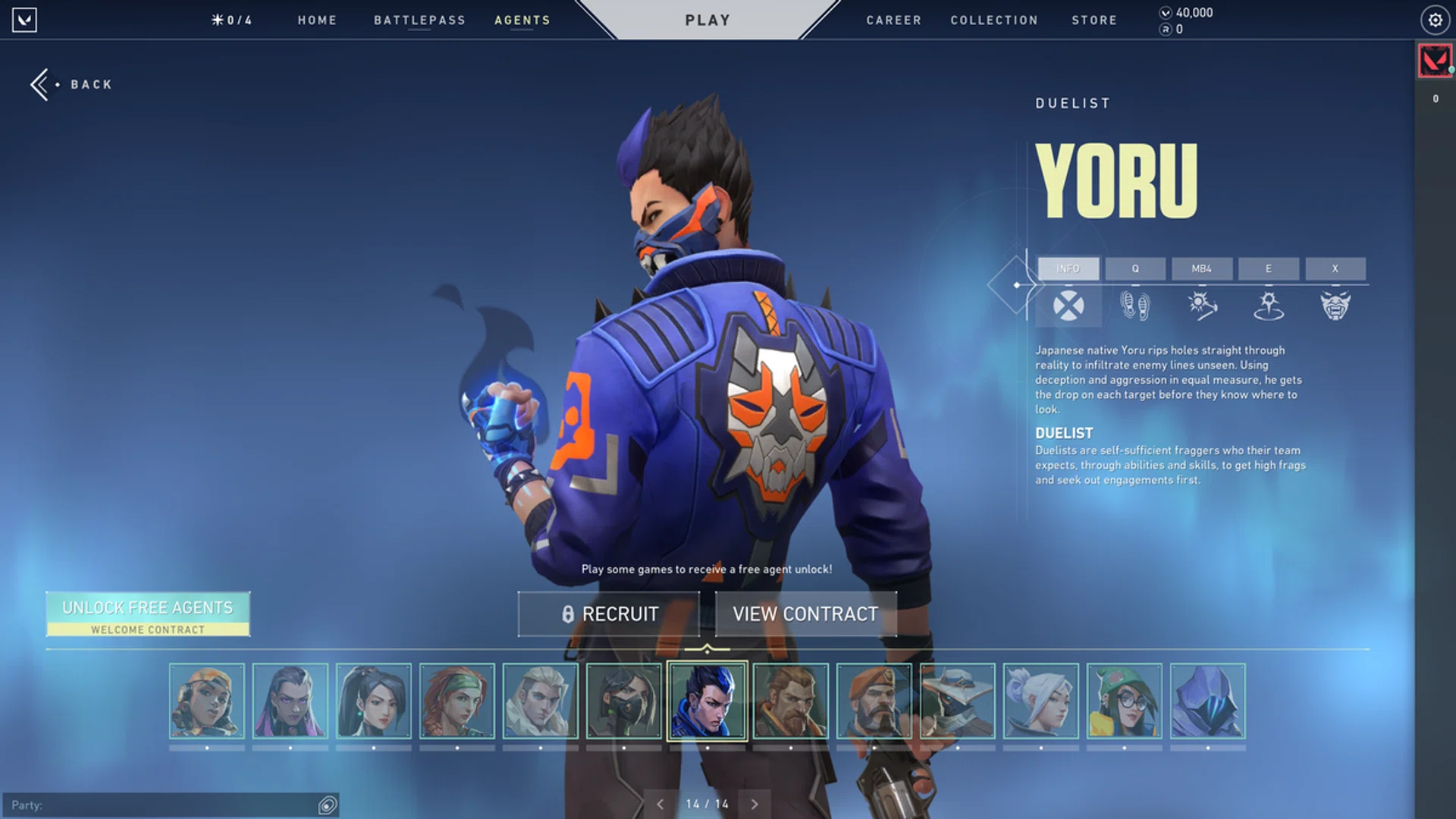Select the X ultimate ability tab
This screenshot has width=1456, height=819.
pos(1335,268)
